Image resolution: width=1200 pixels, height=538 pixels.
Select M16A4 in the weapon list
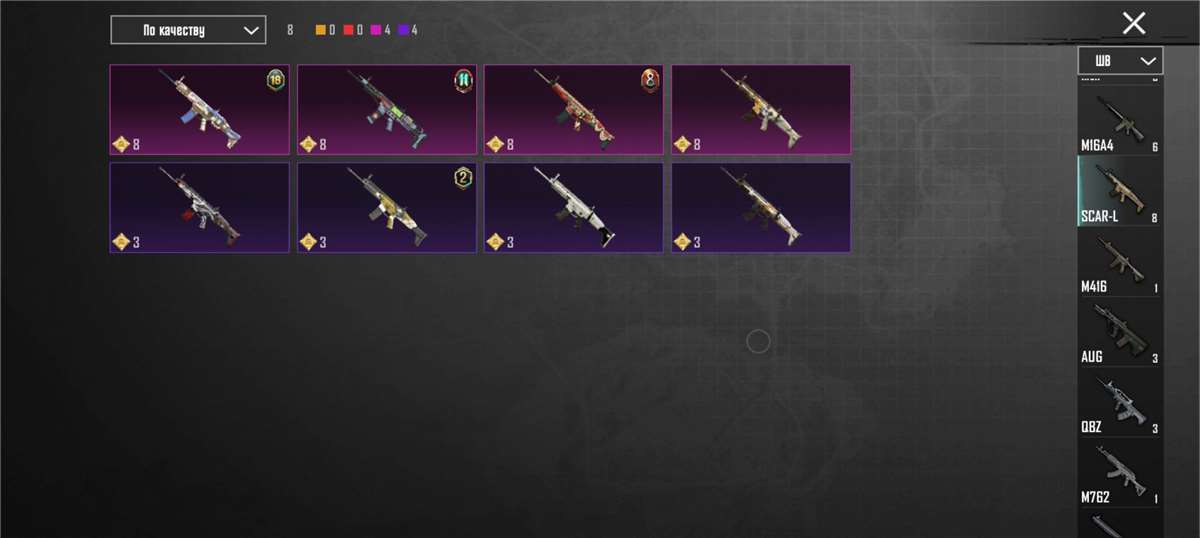[x=1120, y=122]
